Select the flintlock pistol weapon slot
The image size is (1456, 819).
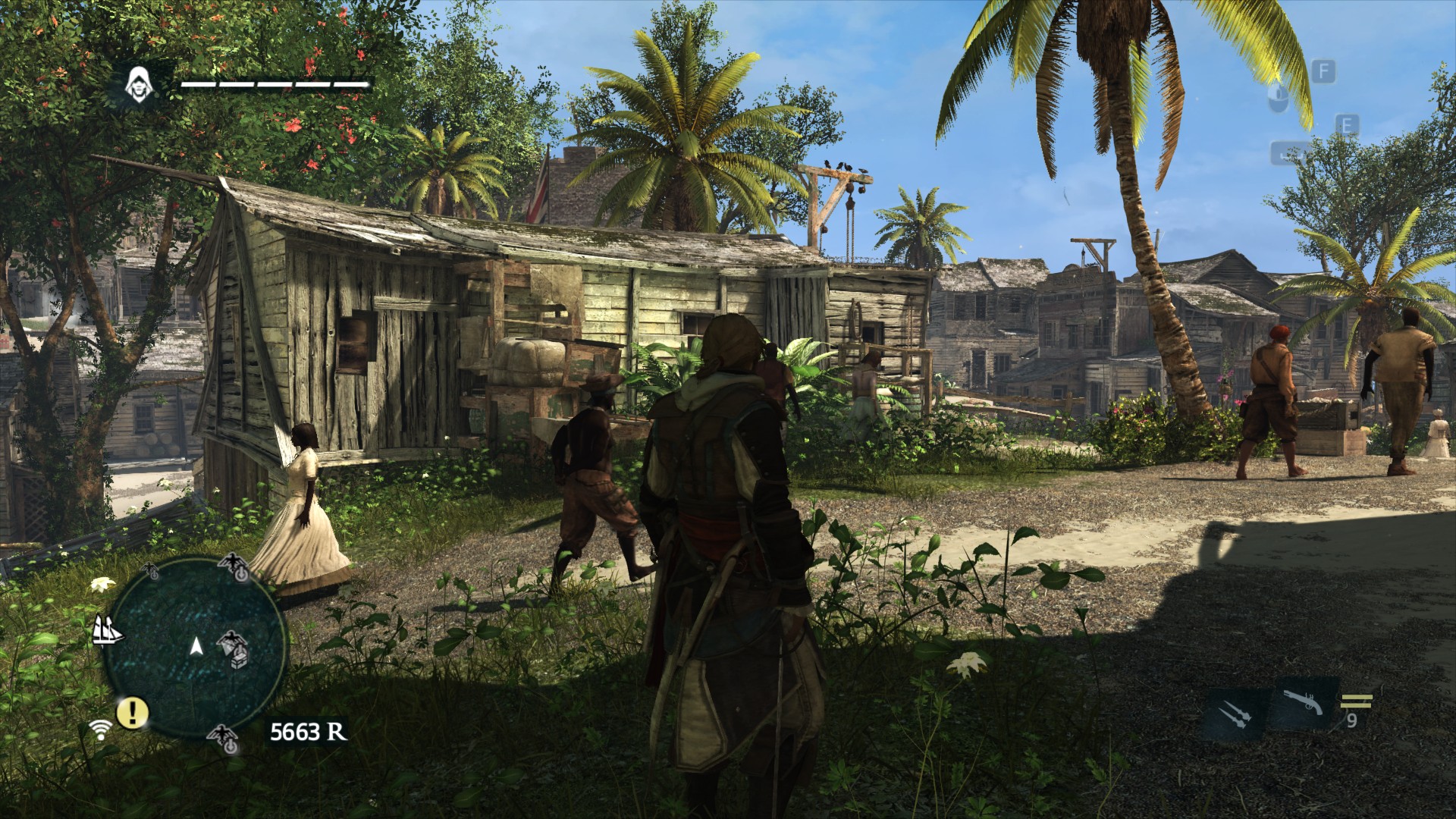click(1304, 703)
